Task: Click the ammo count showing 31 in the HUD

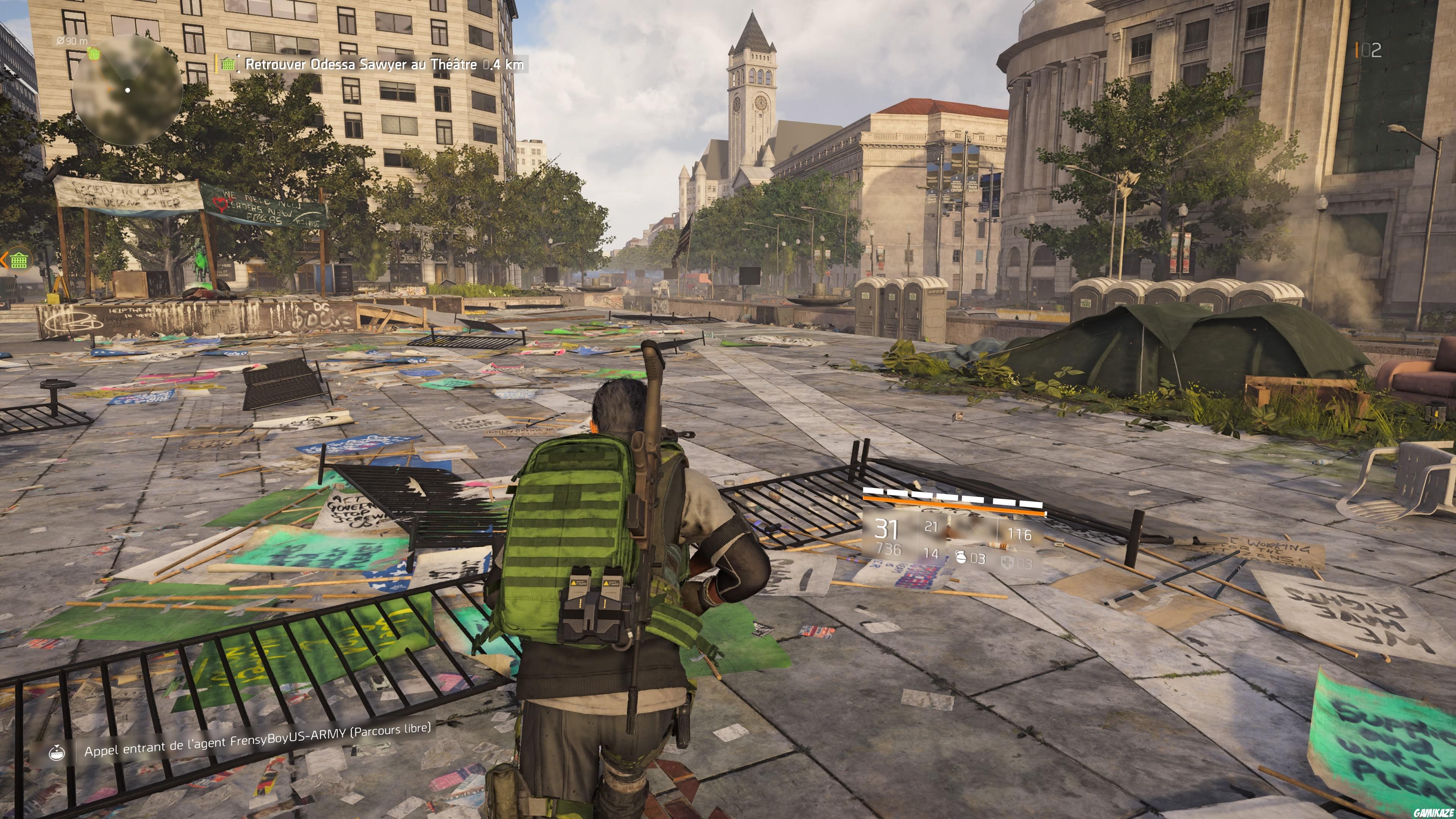Action: [886, 529]
